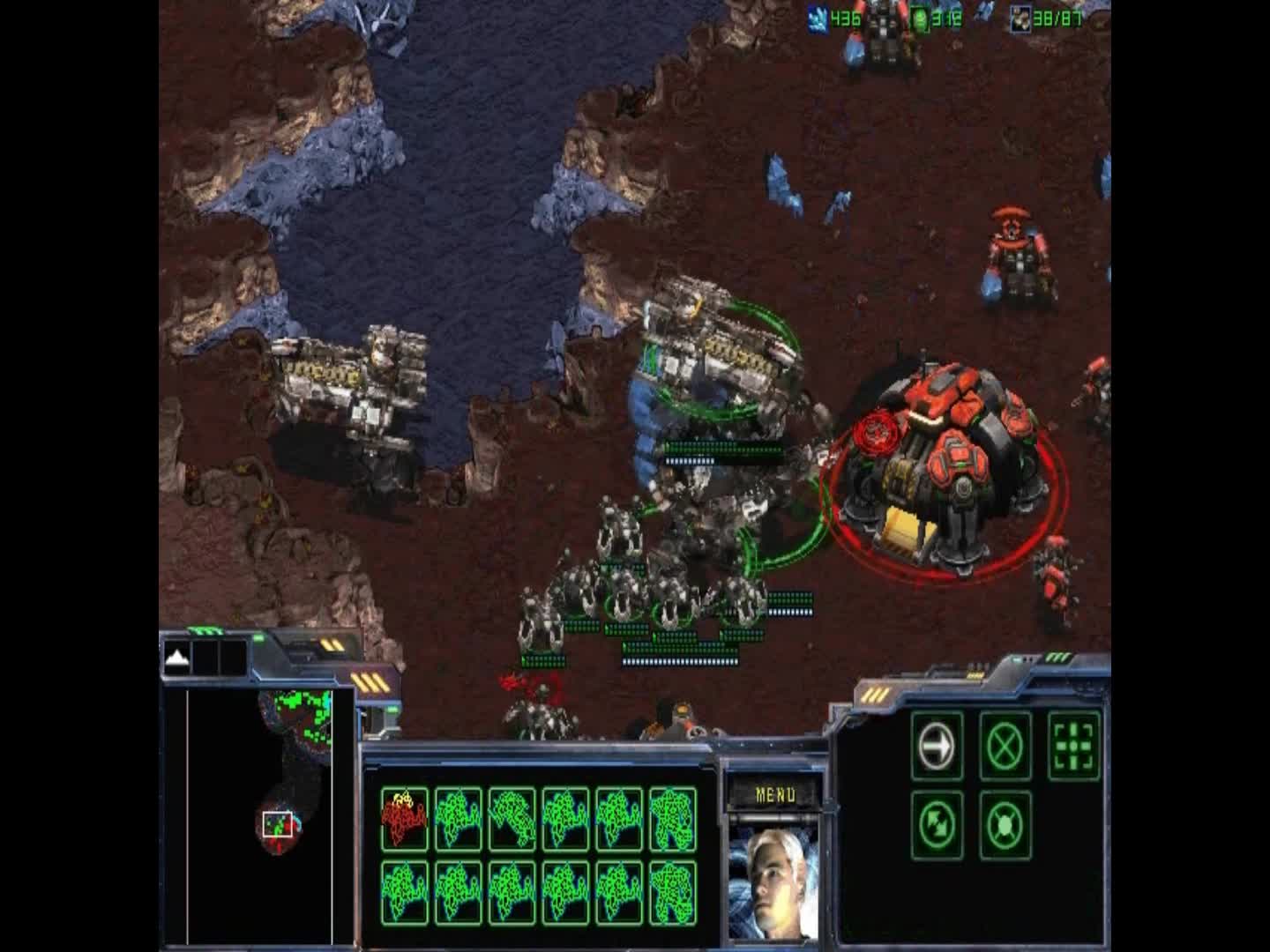Image resolution: width=1270 pixels, height=952 pixels.
Task: Select the Patrol command icon
Action: pos(937,827)
